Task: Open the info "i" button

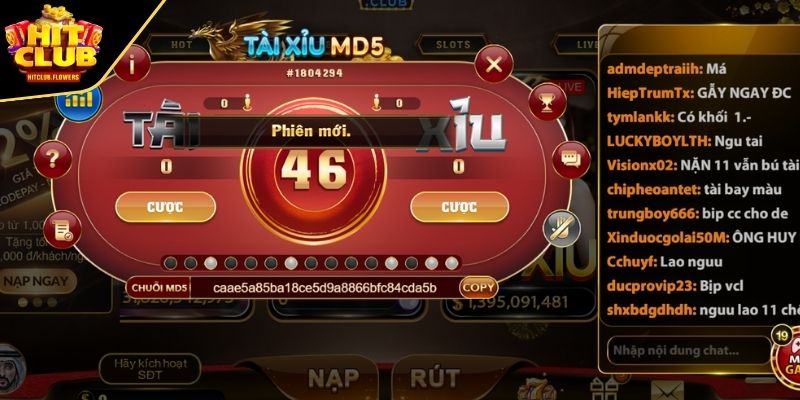Action: [x=133, y=68]
